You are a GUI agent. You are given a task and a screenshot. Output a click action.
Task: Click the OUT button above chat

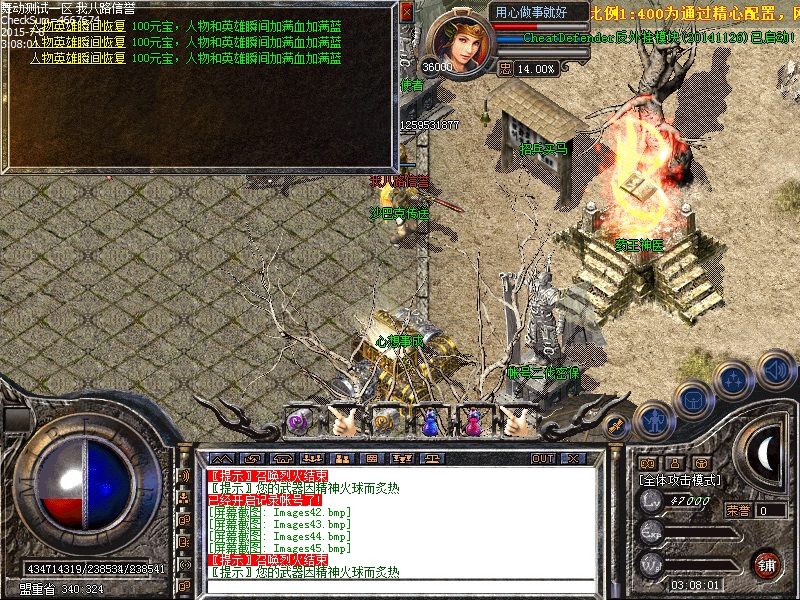pyautogui.click(x=543, y=458)
